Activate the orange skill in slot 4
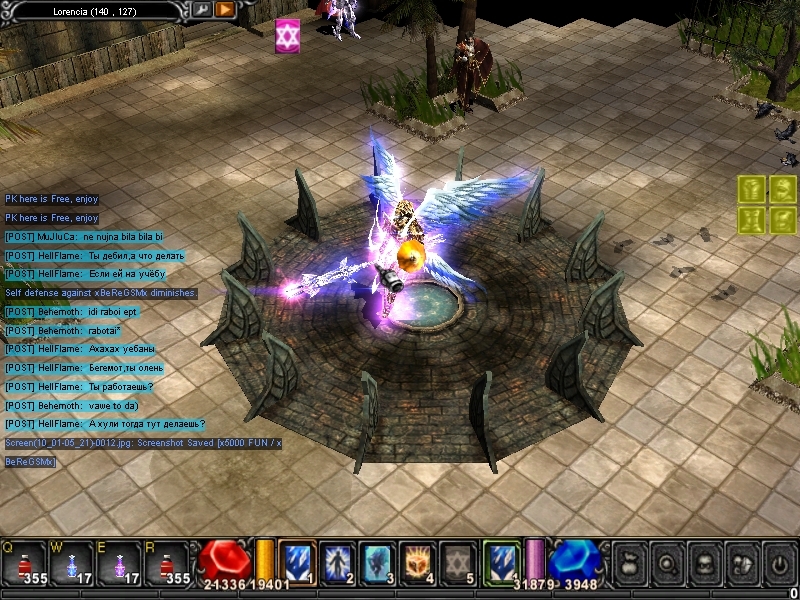Image resolution: width=800 pixels, height=600 pixels. click(418, 562)
